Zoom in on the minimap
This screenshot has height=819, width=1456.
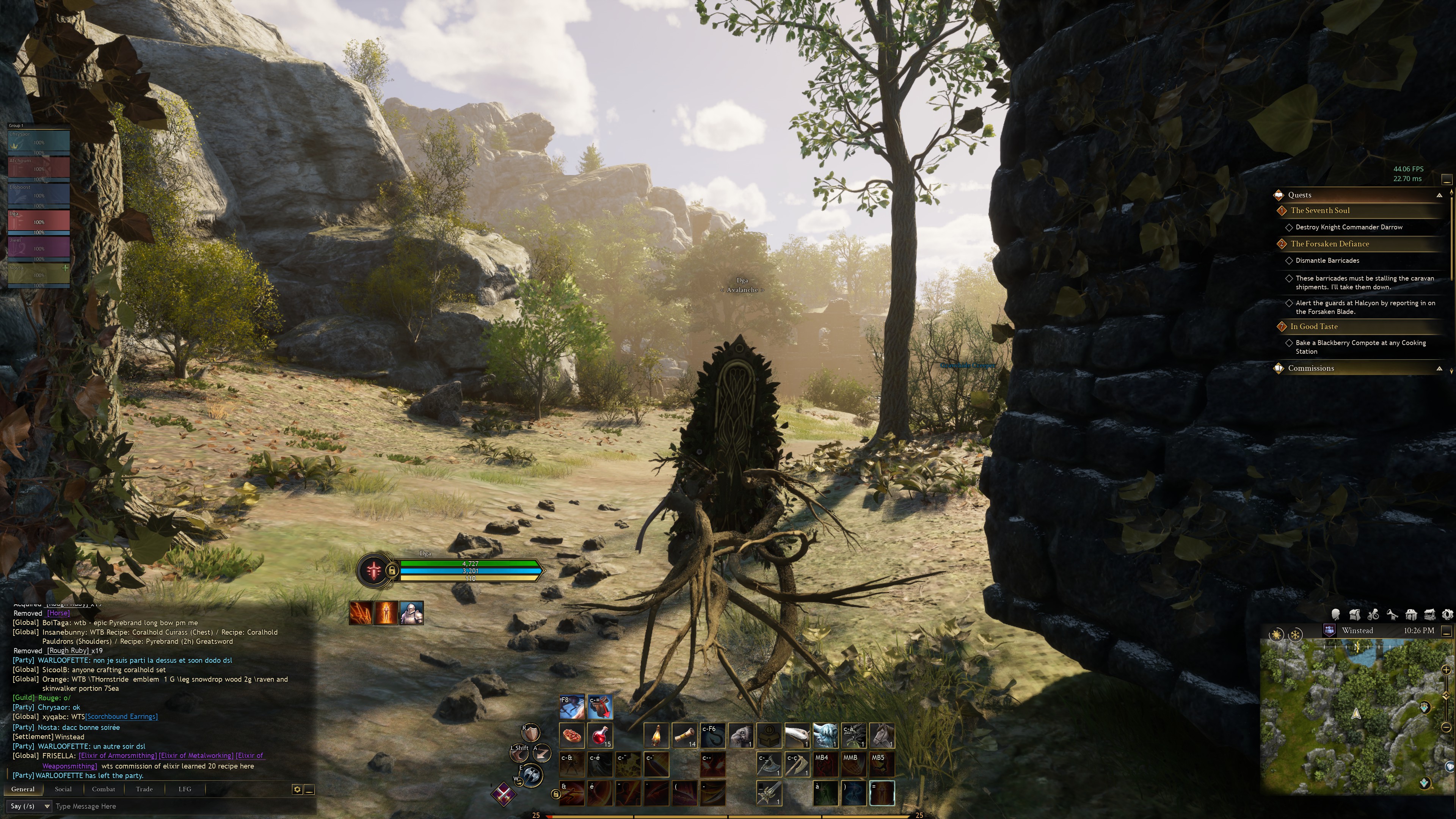(1446, 670)
